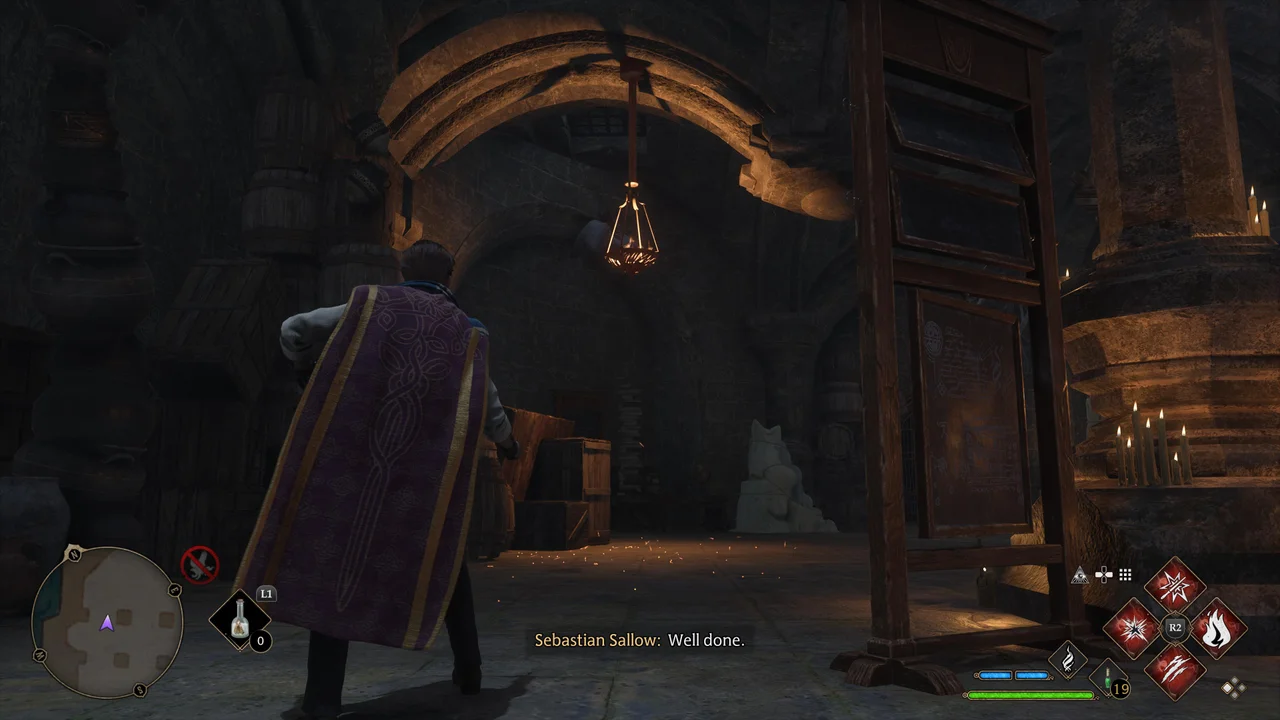Viewport: 1280px width, 720px height.
Task: Click the d-pad spell set switcher icon
Action: tap(1104, 575)
